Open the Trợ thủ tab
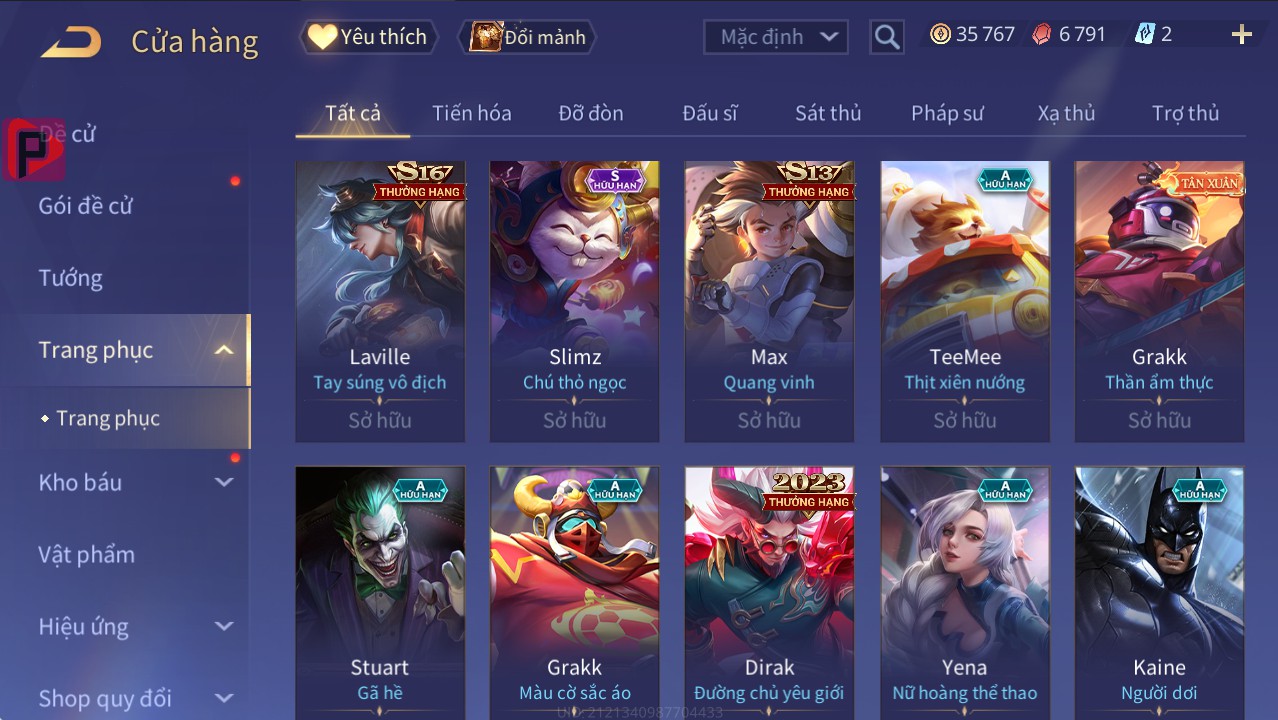This screenshot has height=720, width=1278. (1185, 113)
